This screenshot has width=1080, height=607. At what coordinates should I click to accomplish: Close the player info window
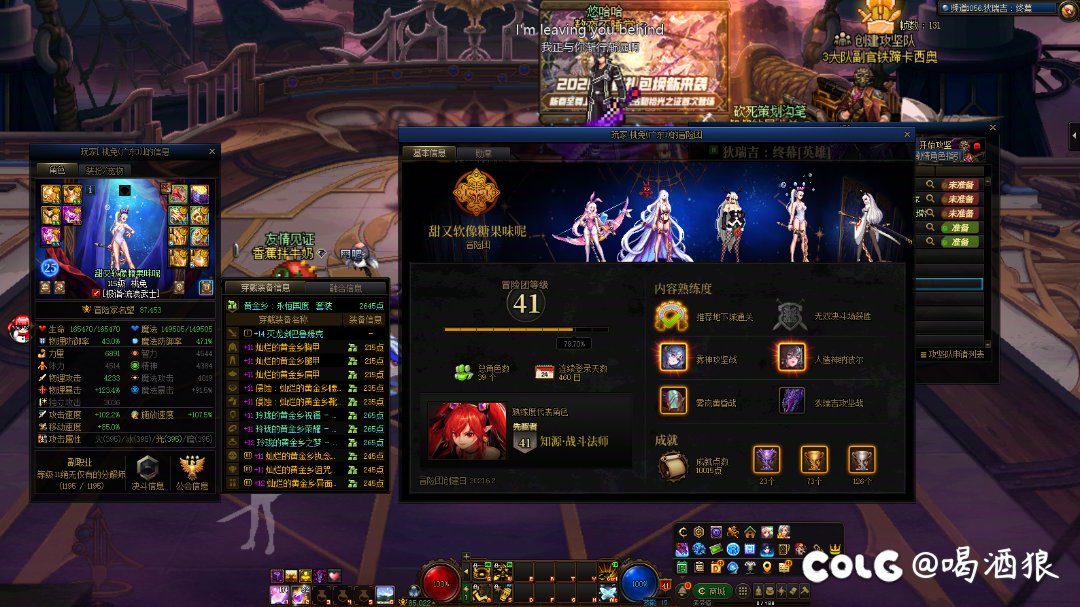click(x=212, y=152)
